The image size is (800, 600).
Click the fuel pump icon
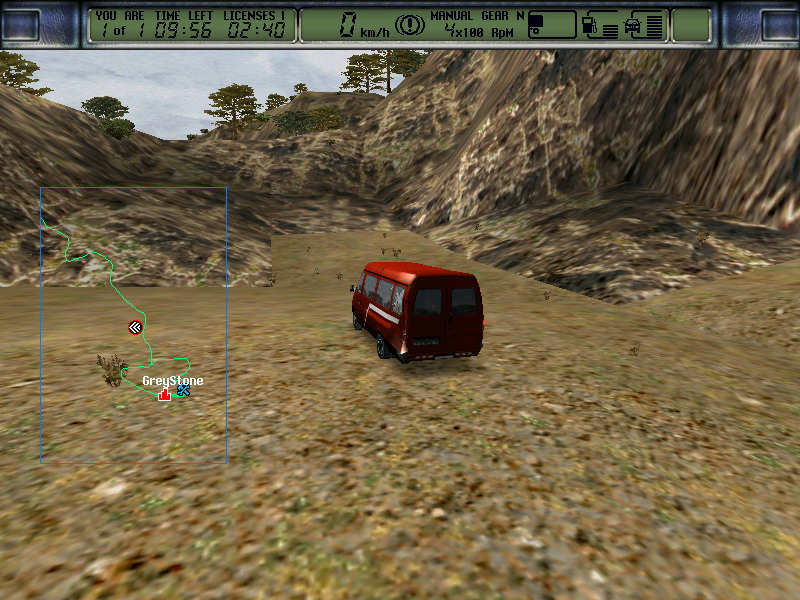point(590,25)
